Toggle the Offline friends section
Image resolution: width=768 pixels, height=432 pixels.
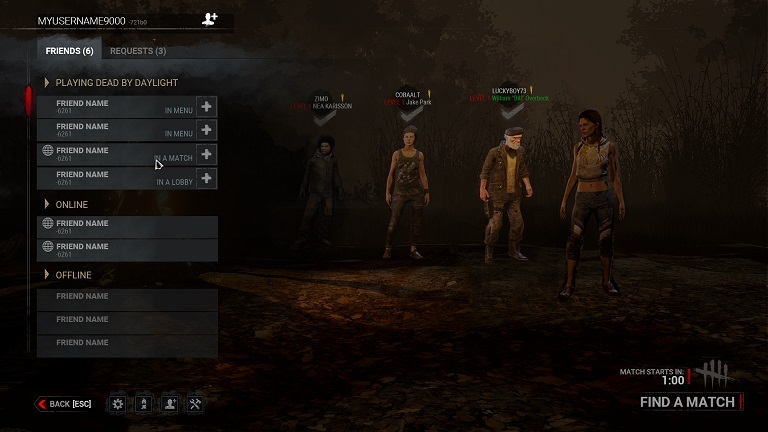47,275
